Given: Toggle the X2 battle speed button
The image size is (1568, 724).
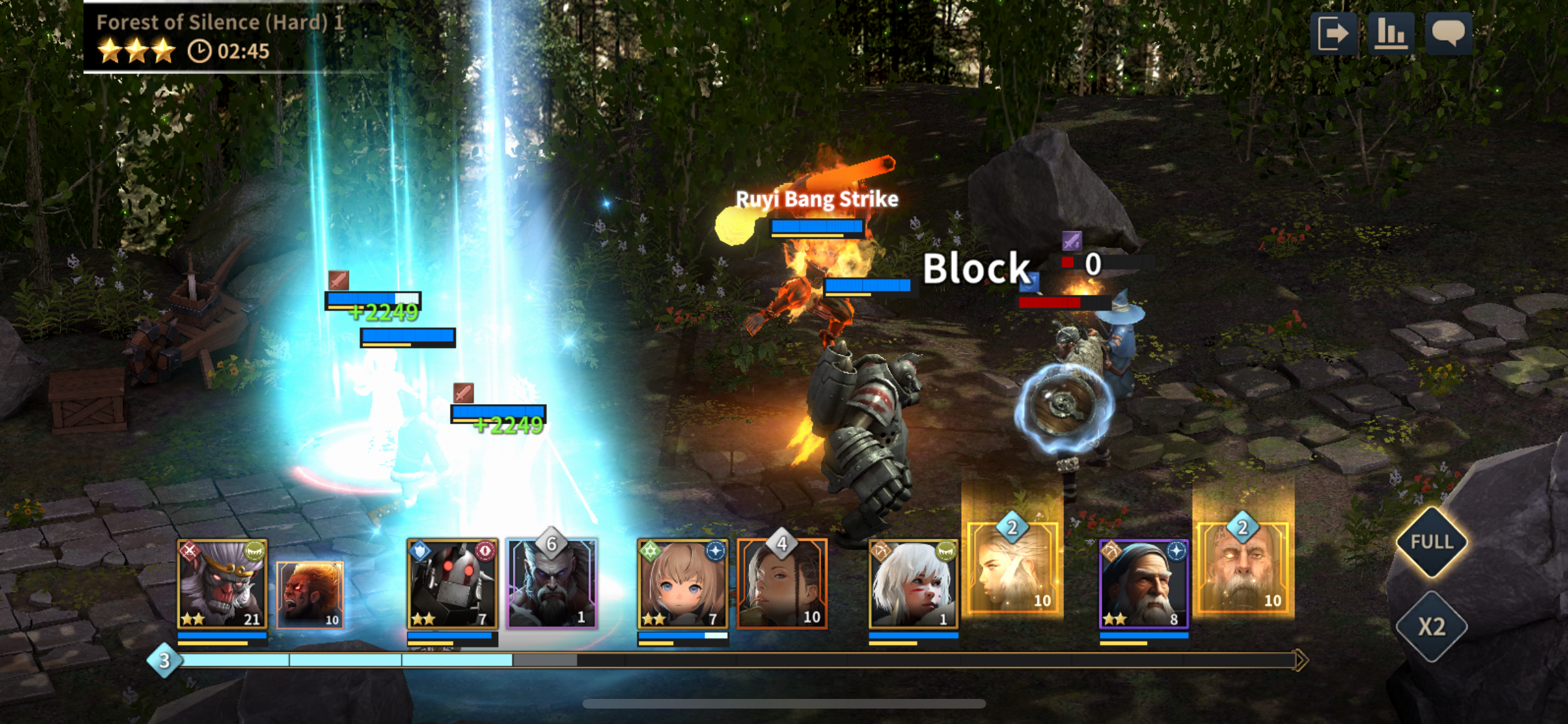Looking at the screenshot, I should pyautogui.click(x=1432, y=626).
